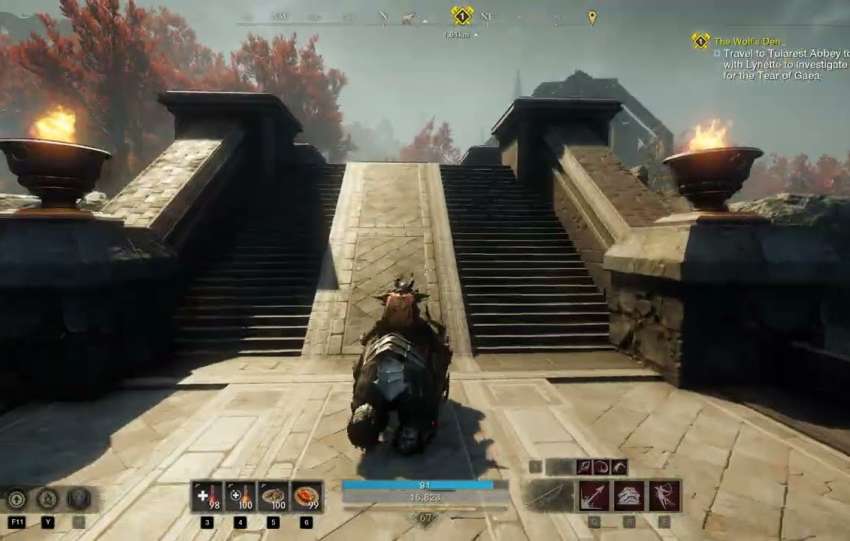850x541 pixels.
Task: Click the yellow quest diamond on the compass
Action: [x=462, y=16]
